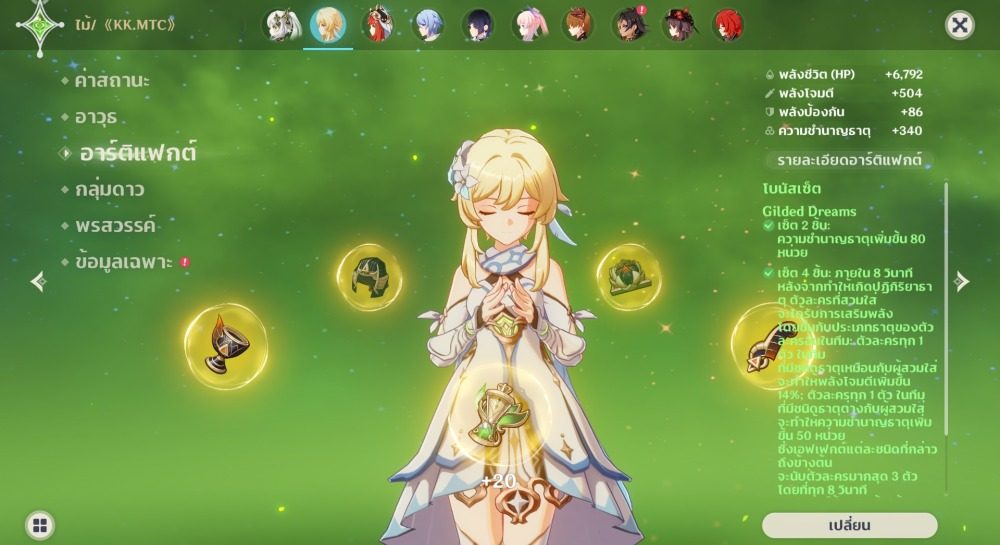This screenshot has width=1000, height=545.
Task: Close the character screen with the X
Action: coord(959,26)
